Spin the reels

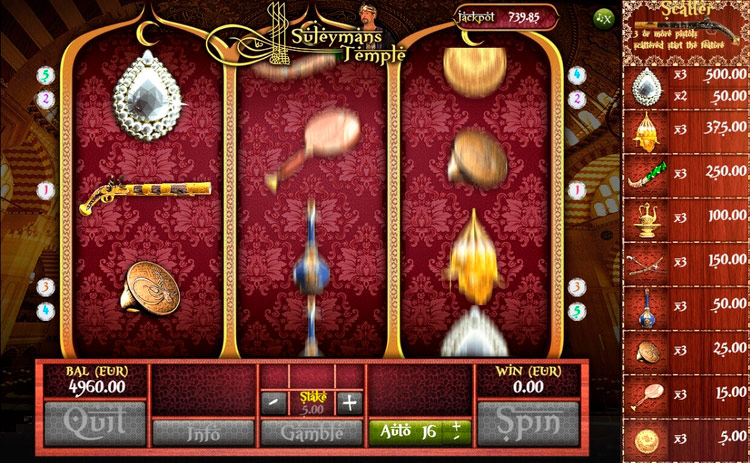527,423
